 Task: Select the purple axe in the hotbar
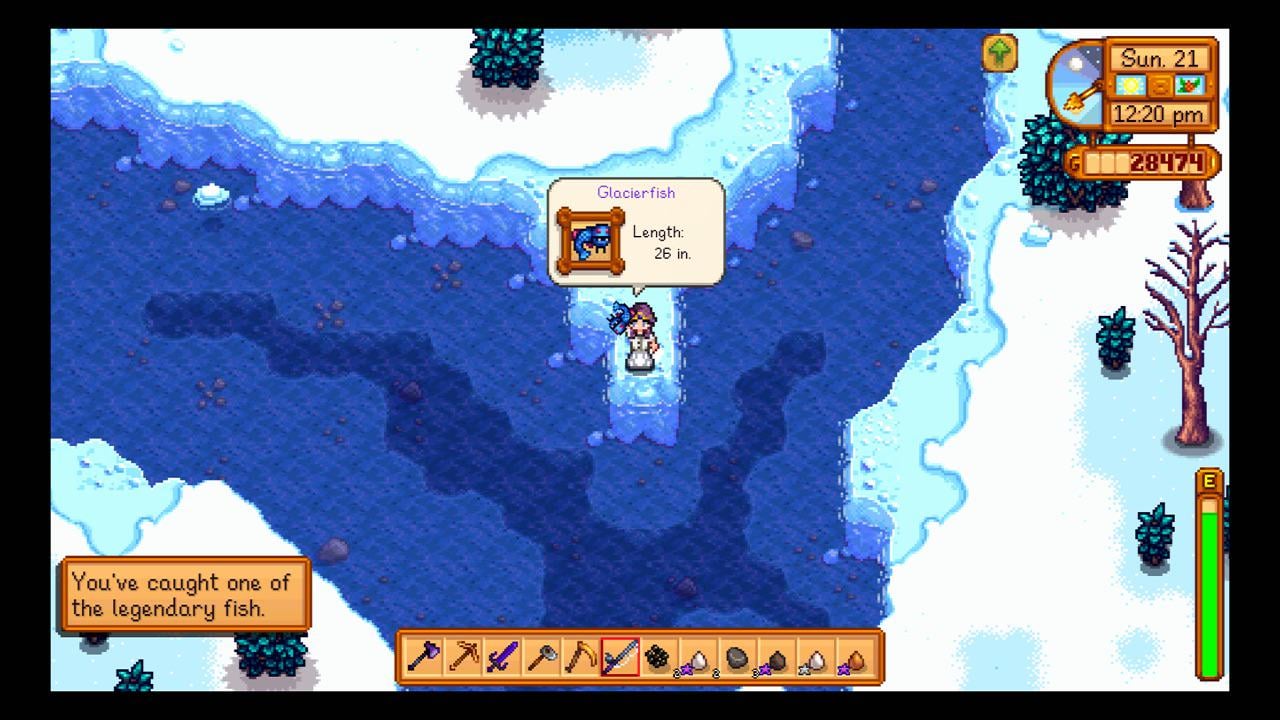click(423, 657)
